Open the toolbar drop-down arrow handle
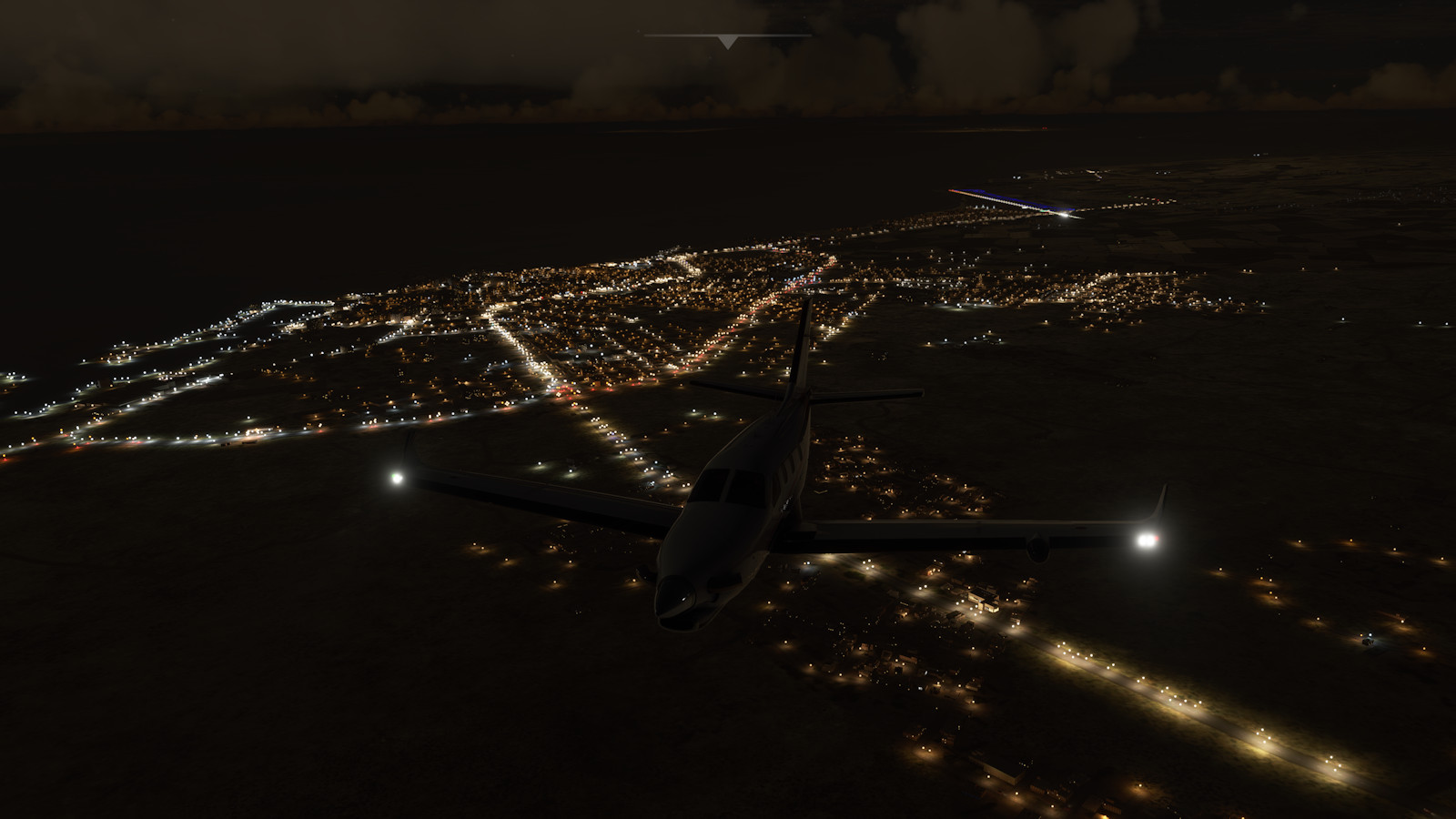This screenshot has width=1456, height=819. pyautogui.click(x=727, y=42)
